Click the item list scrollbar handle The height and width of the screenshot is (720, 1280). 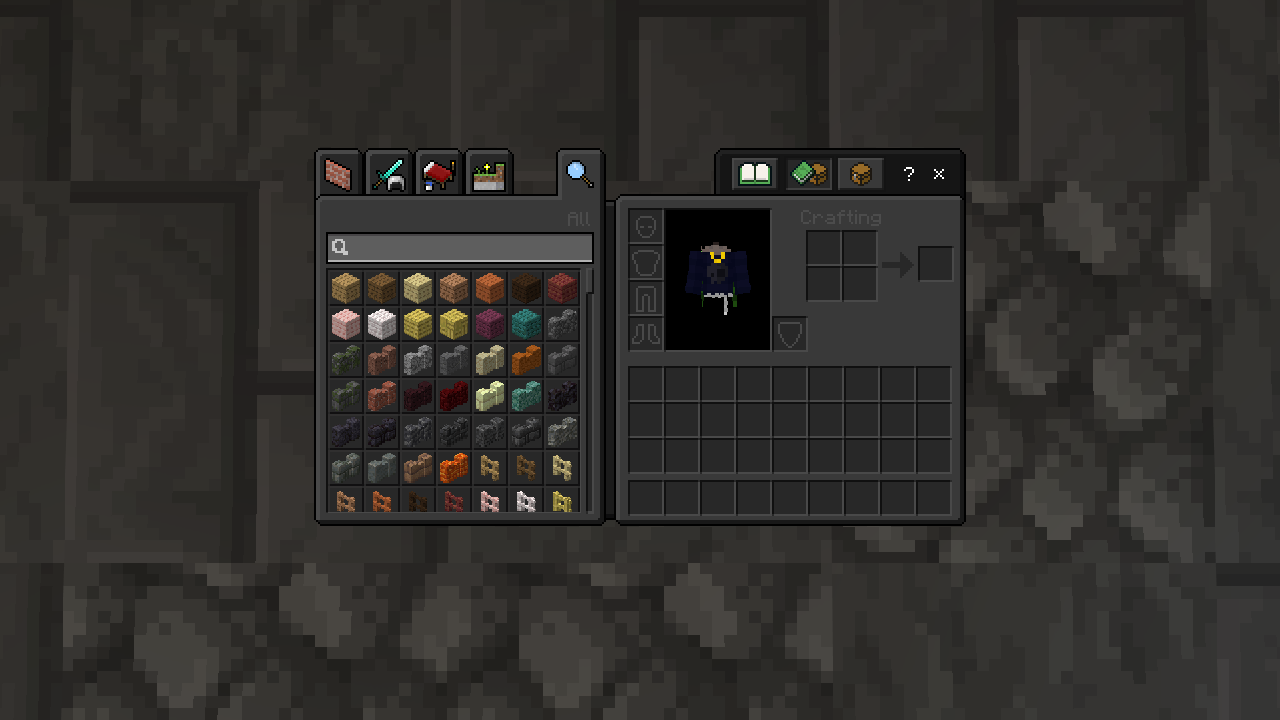point(591,281)
